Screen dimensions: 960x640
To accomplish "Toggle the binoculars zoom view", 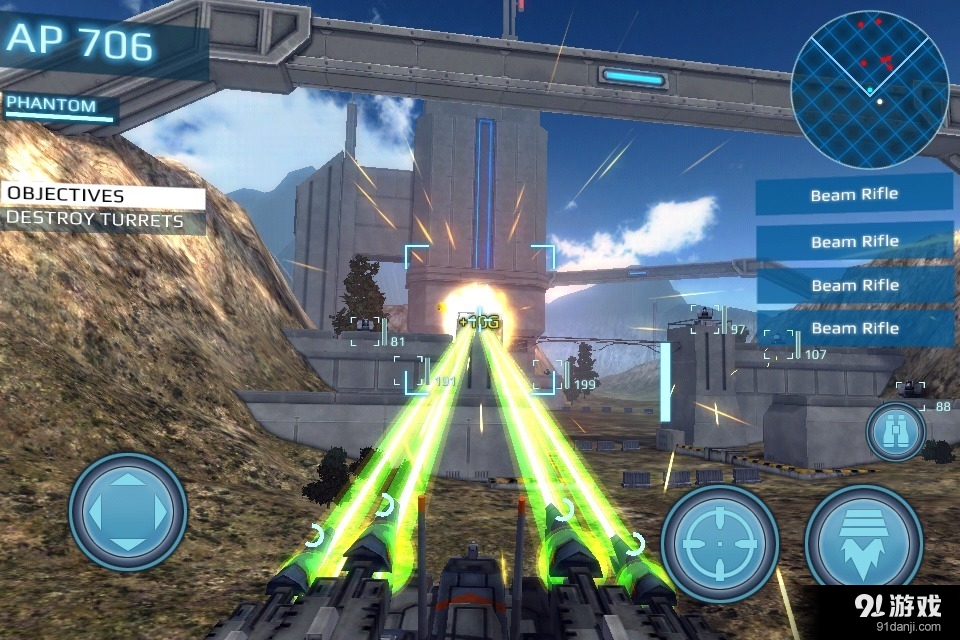I will click(x=895, y=432).
